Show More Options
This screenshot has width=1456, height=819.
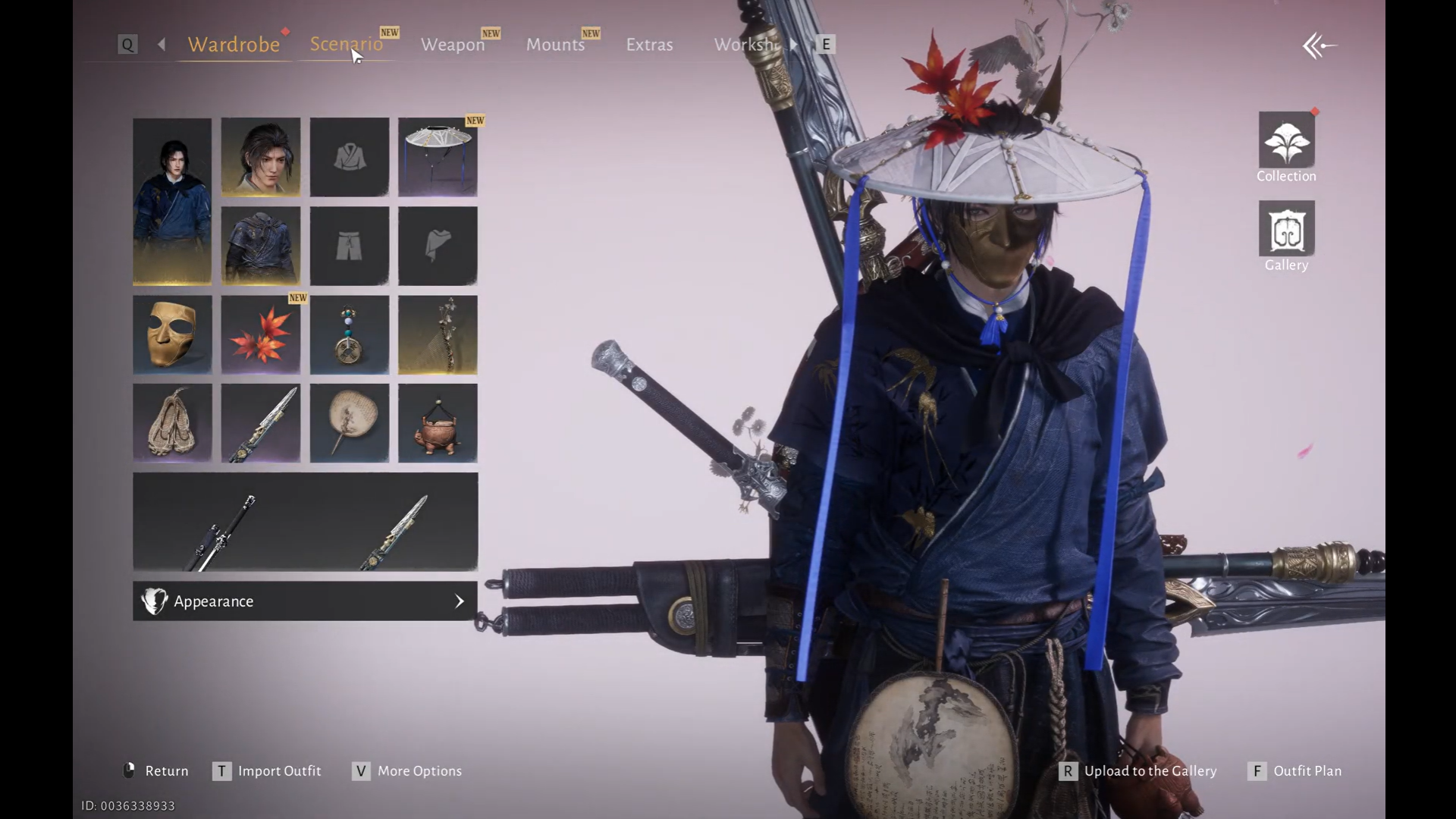pyautogui.click(x=419, y=771)
